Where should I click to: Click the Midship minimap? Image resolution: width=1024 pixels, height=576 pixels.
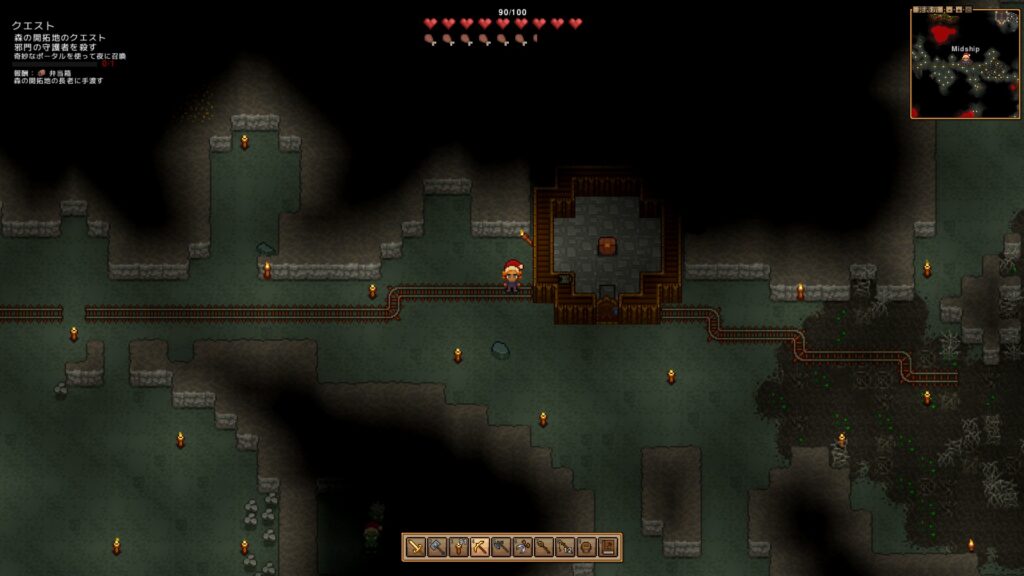coord(964,63)
